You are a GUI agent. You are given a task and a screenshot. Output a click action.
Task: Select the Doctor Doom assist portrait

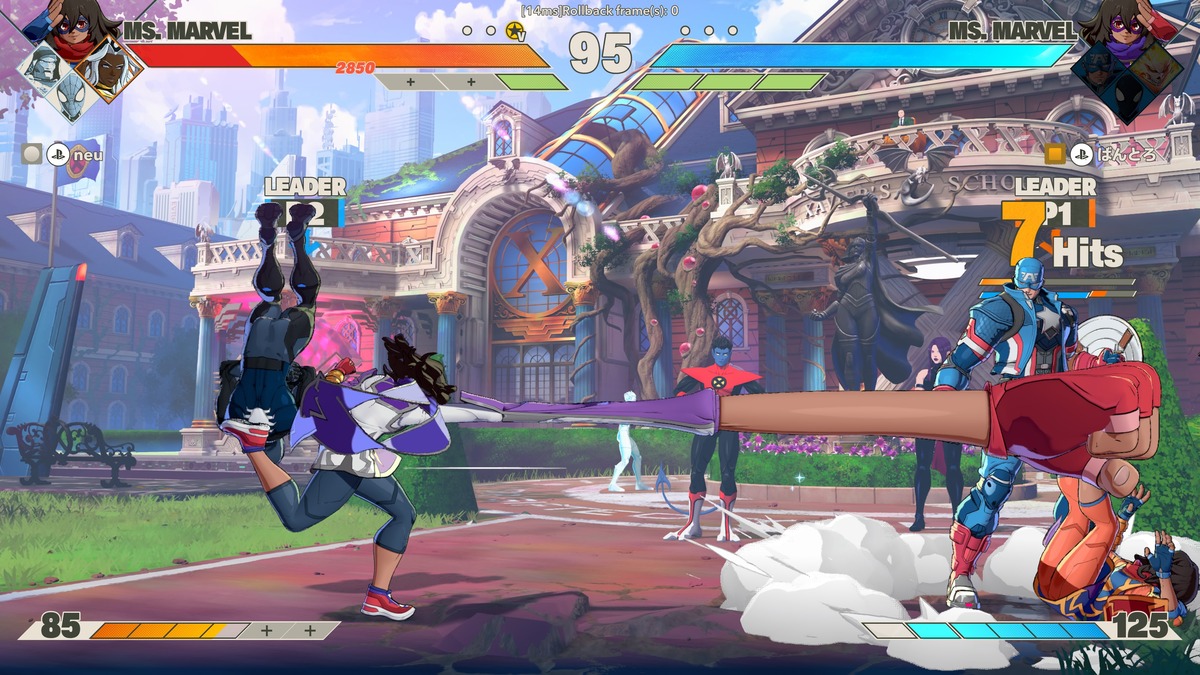(x=45, y=66)
